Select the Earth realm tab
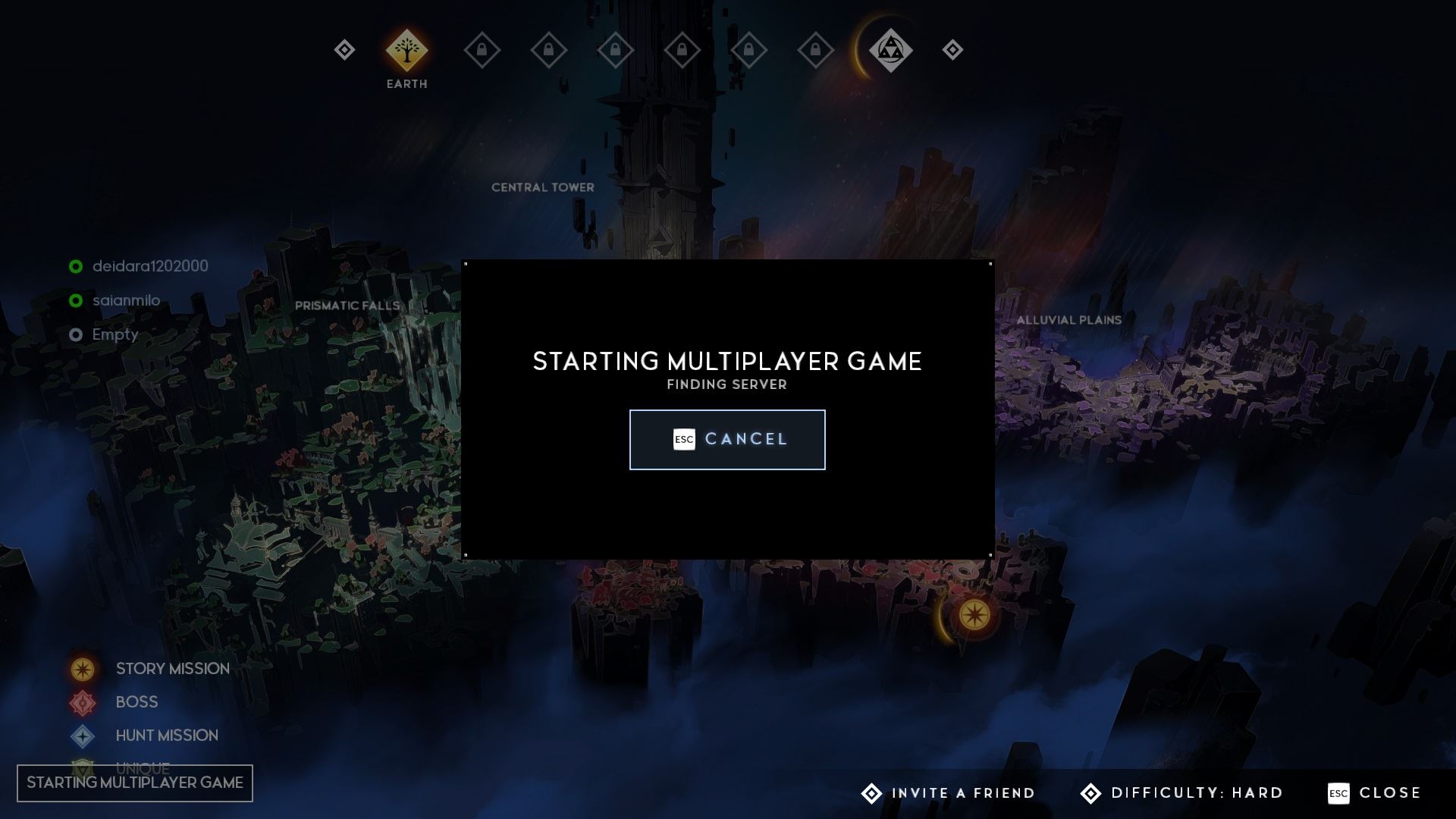Viewport: 1456px width, 819px height. [x=406, y=50]
